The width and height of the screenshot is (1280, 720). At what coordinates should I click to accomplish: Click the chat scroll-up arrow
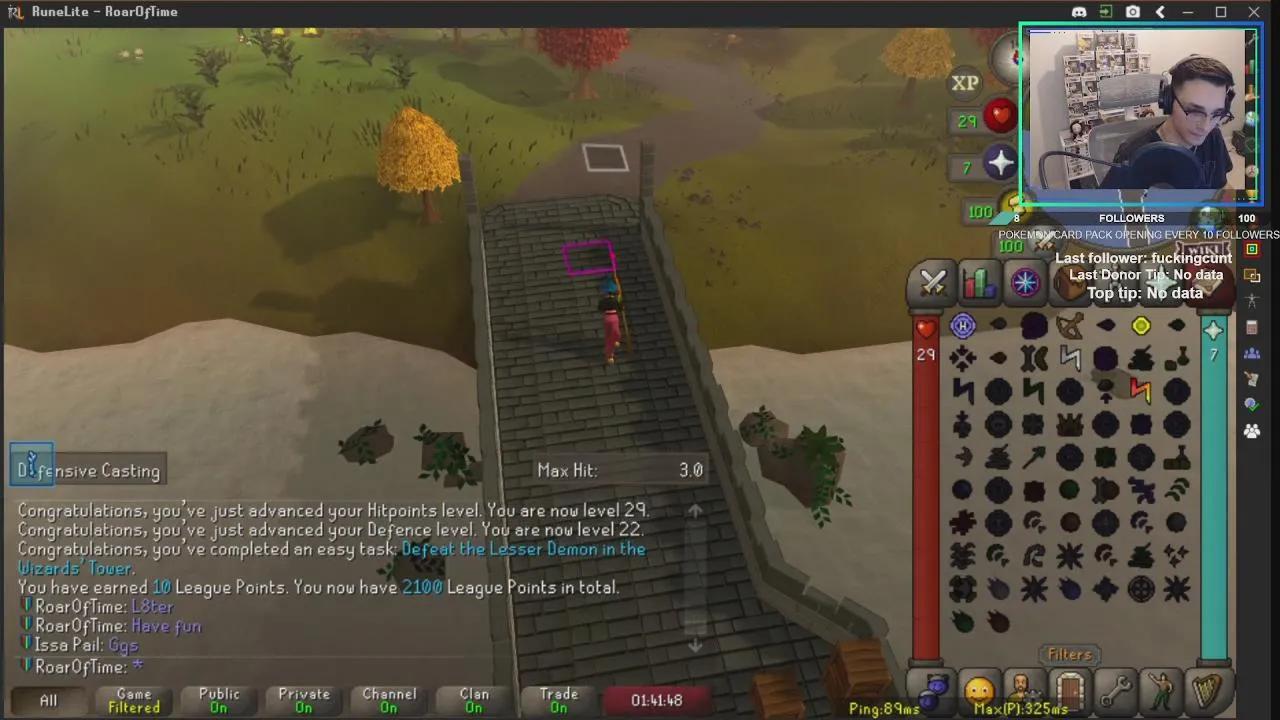695,512
